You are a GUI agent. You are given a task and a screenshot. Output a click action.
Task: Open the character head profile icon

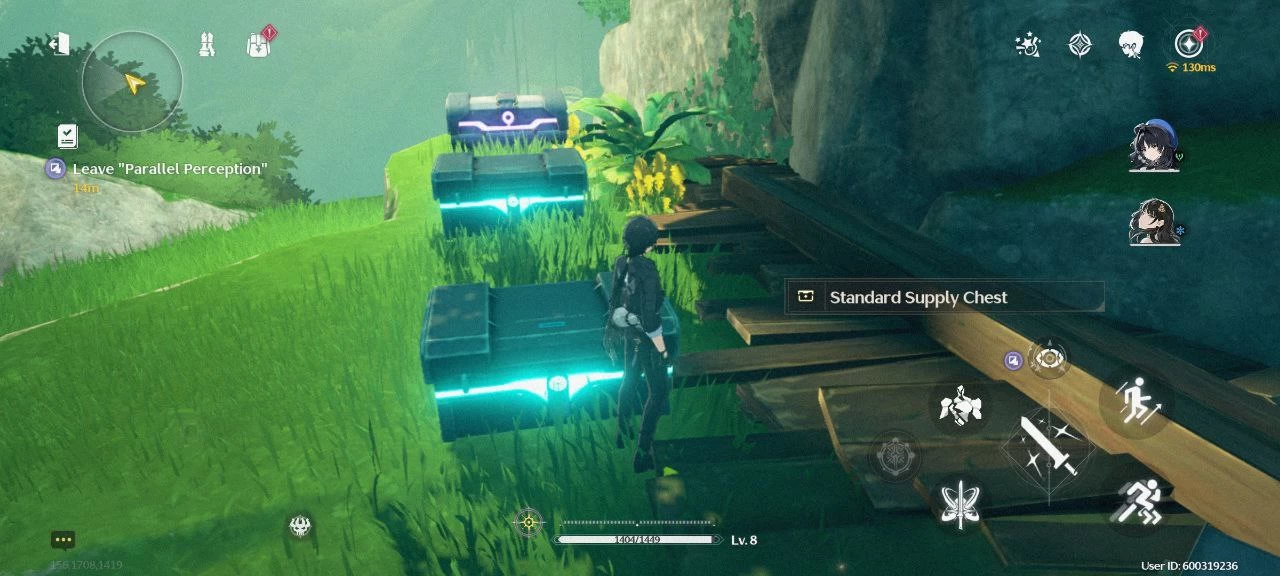coord(1131,45)
